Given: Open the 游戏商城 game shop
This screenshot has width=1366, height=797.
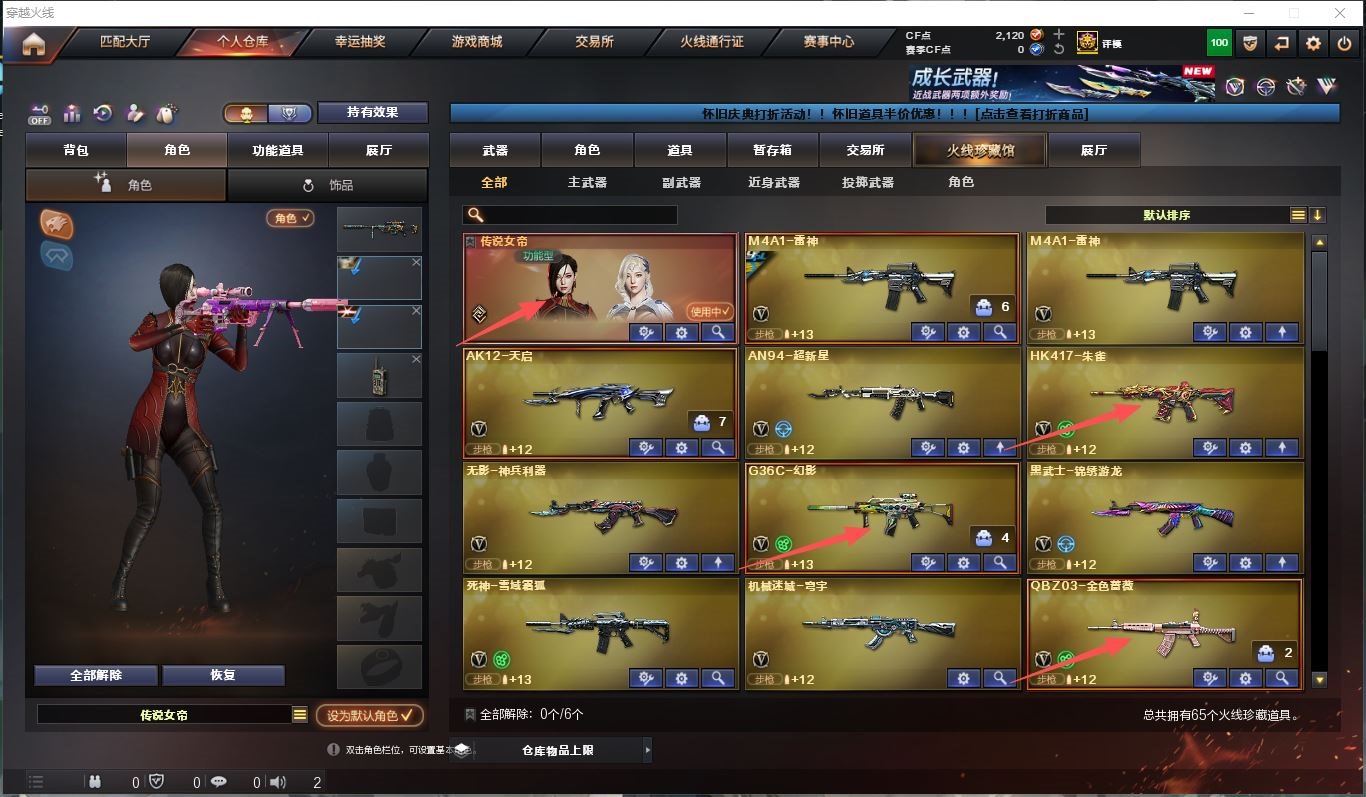Looking at the screenshot, I should [x=477, y=42].
